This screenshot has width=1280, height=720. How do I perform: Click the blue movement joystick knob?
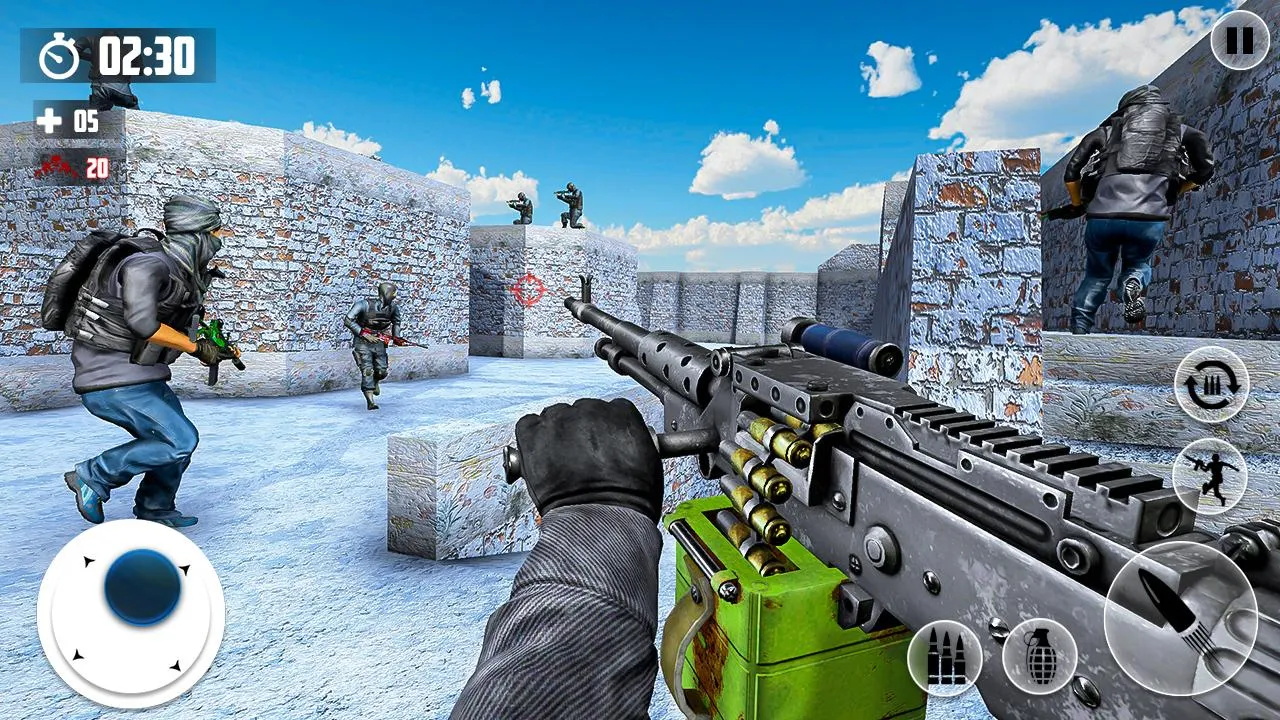tap(143, 587)
